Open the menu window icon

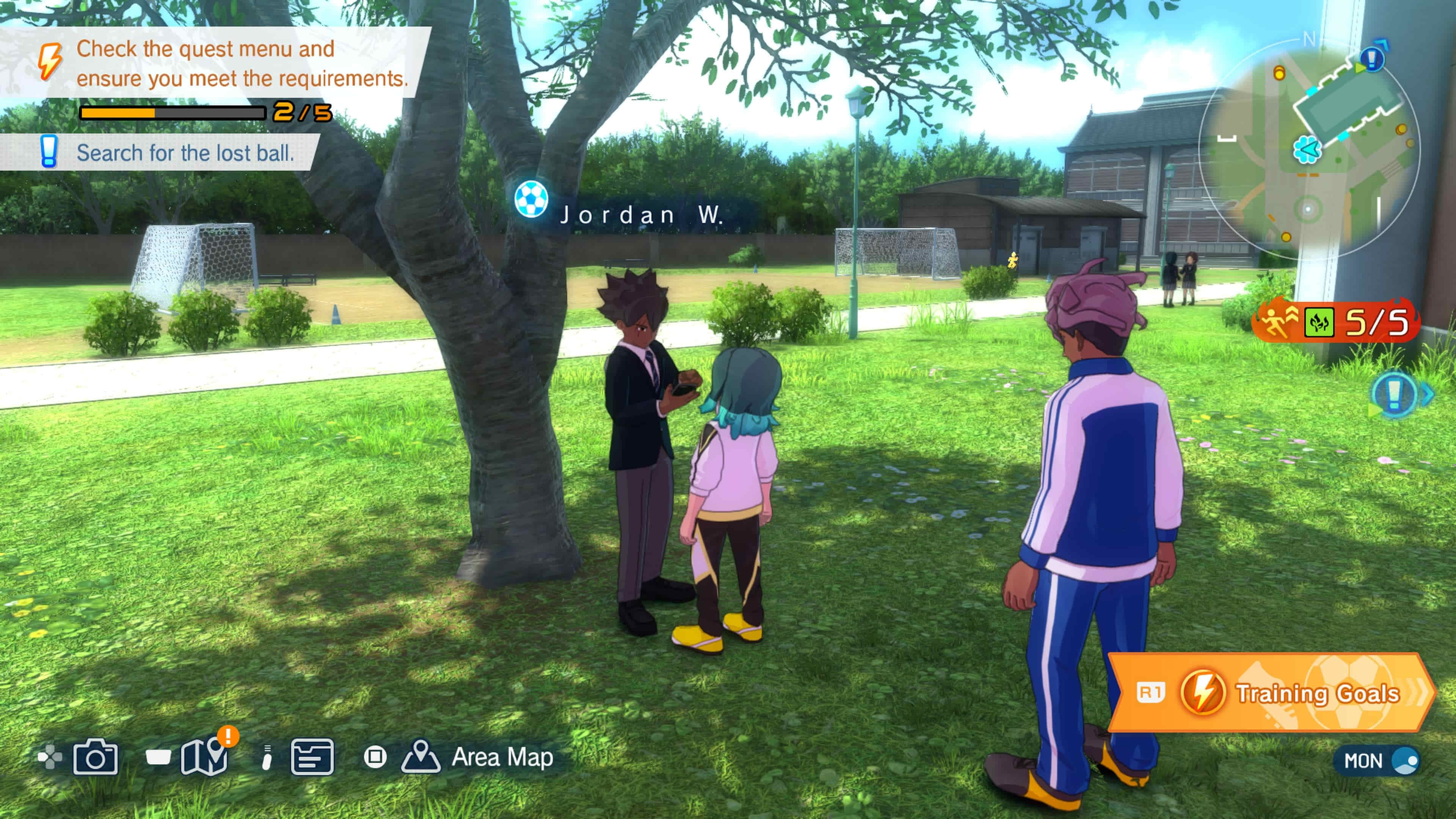tap(312, 757)
